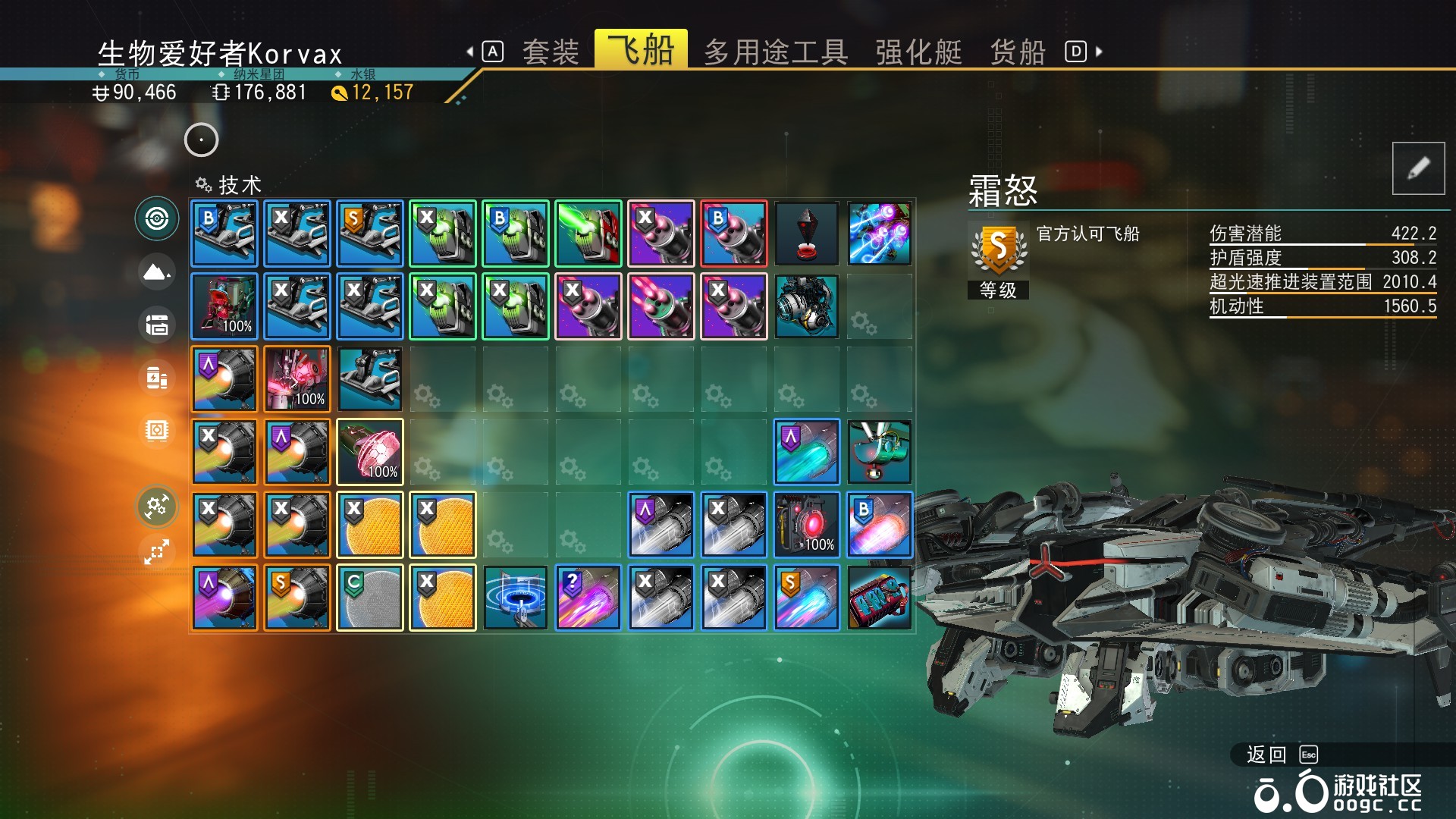Open the consumables/canister panel in sidebar
Viewport: 1456px width, 819px height.
[x=156, y=377]
